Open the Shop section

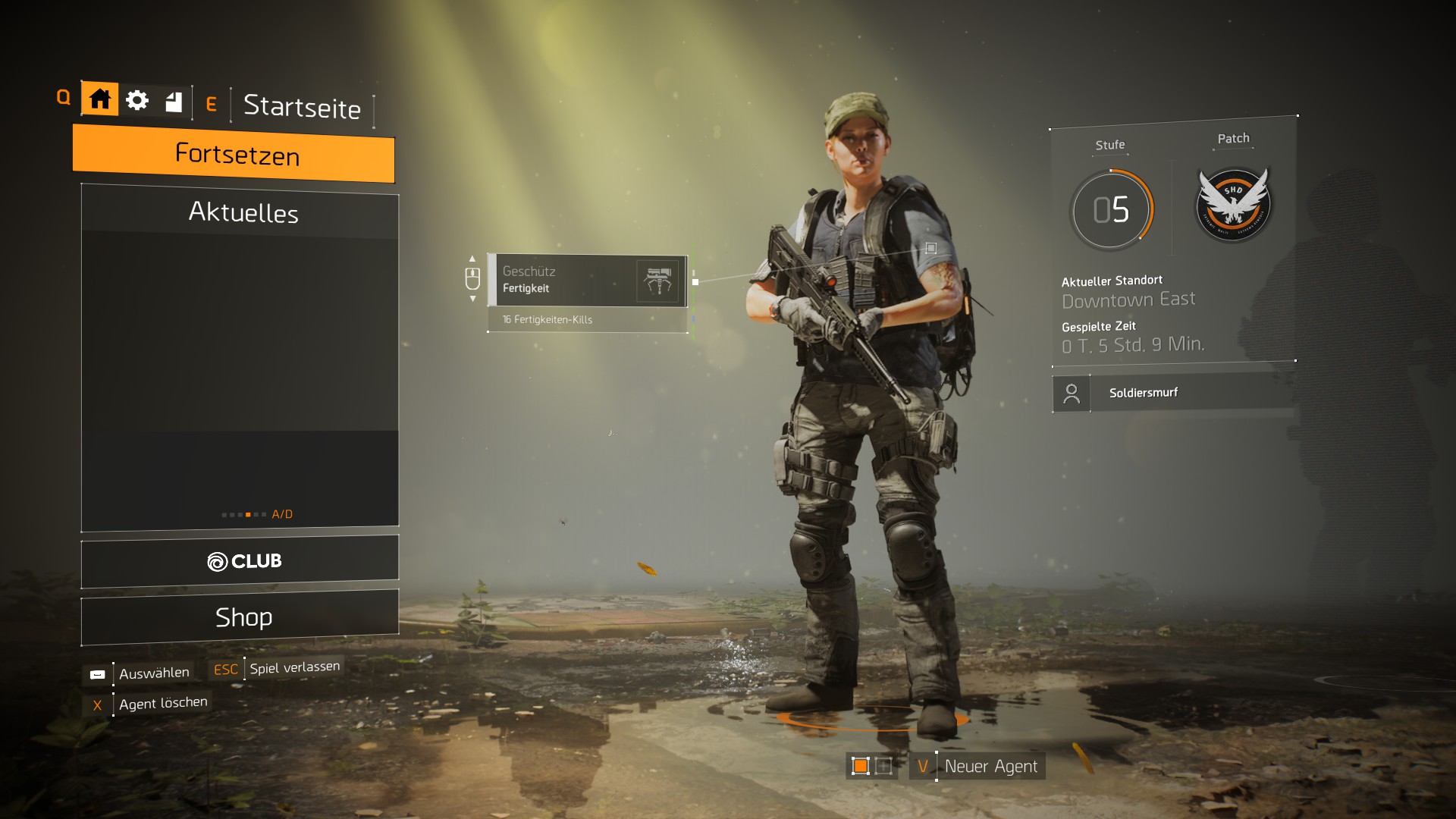coord(243,617)
